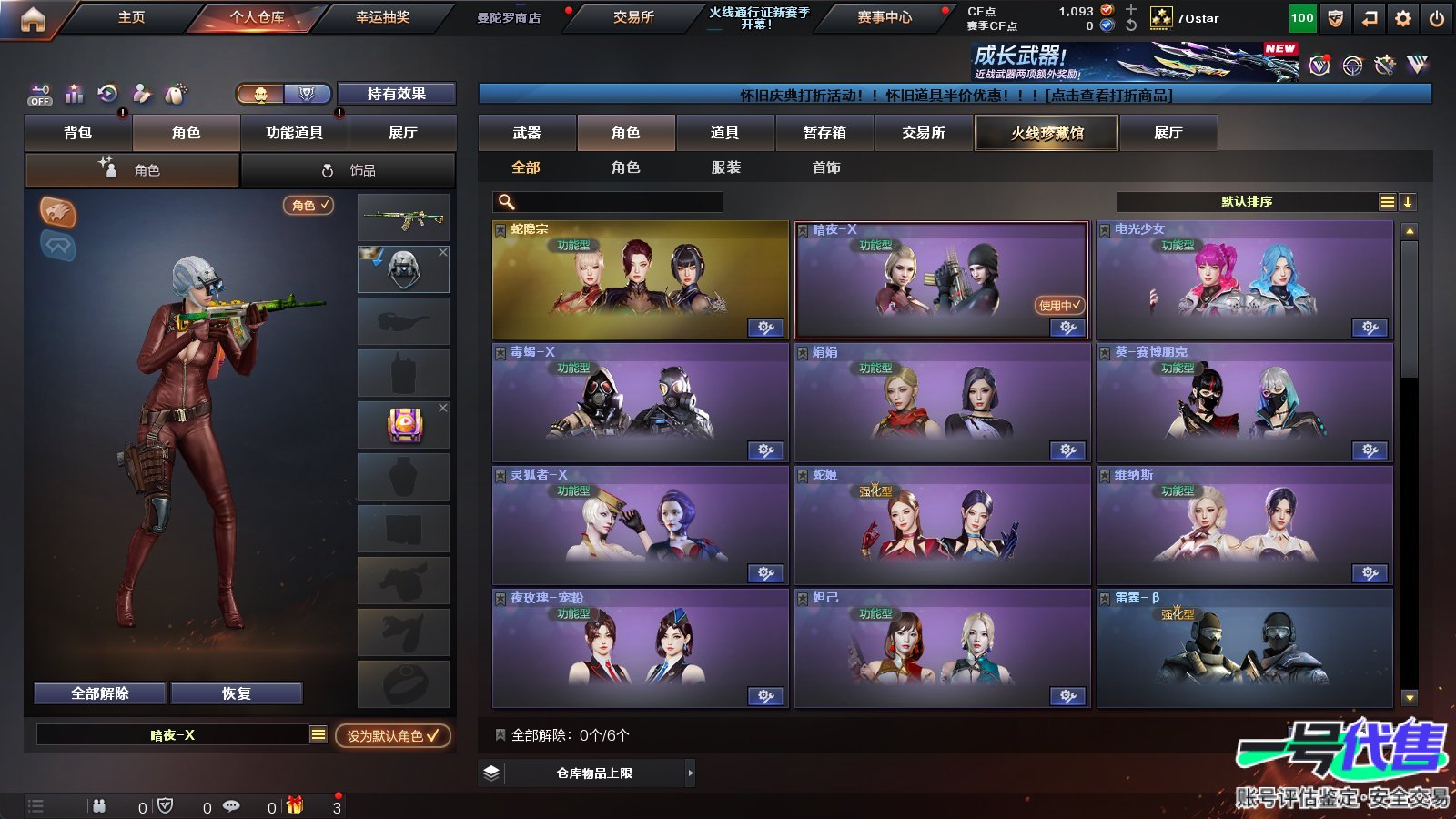Click the 恢复 button
1456x819 pixels.
point(238,693)
